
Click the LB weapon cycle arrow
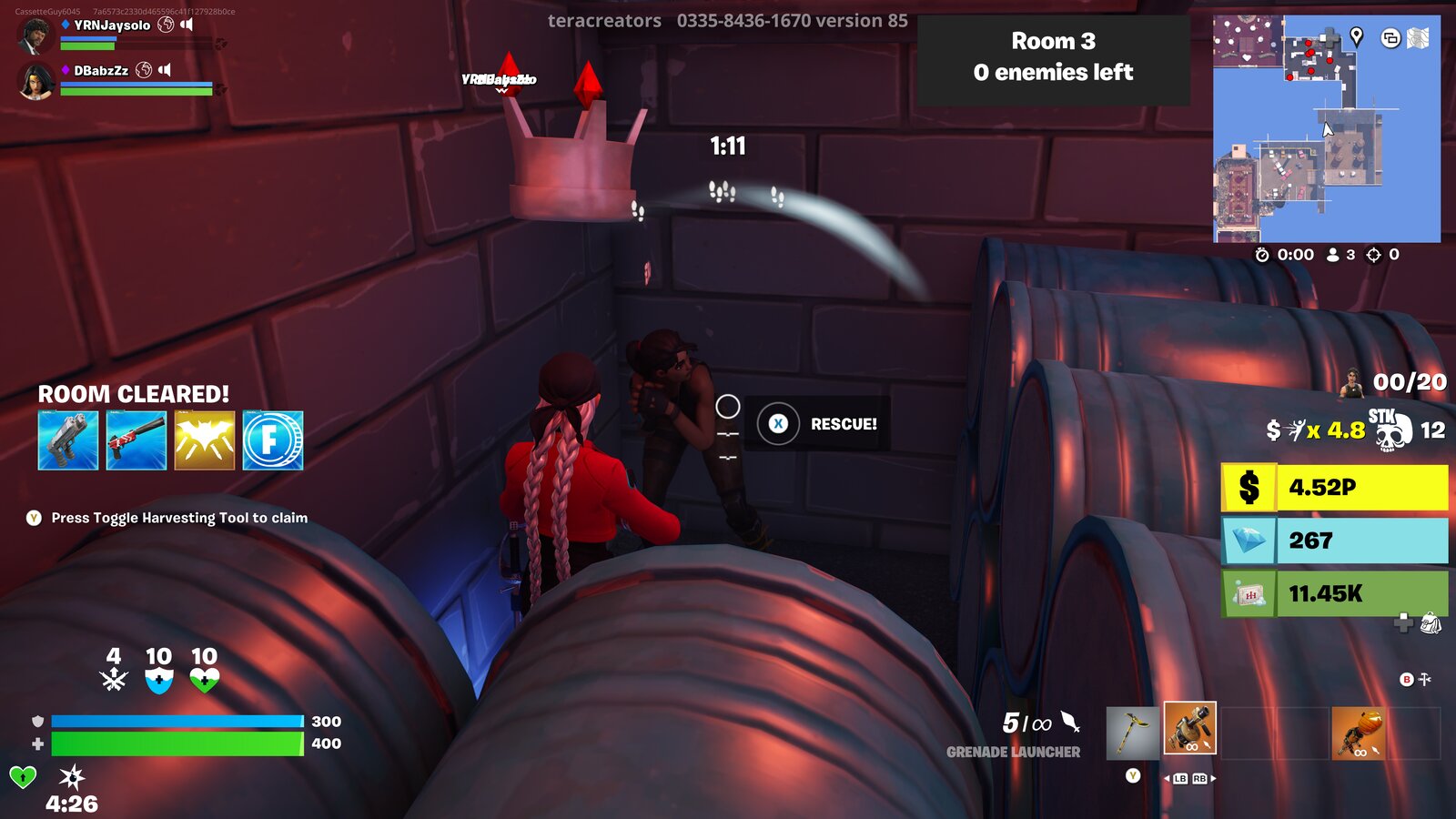tap(1180, 780)
